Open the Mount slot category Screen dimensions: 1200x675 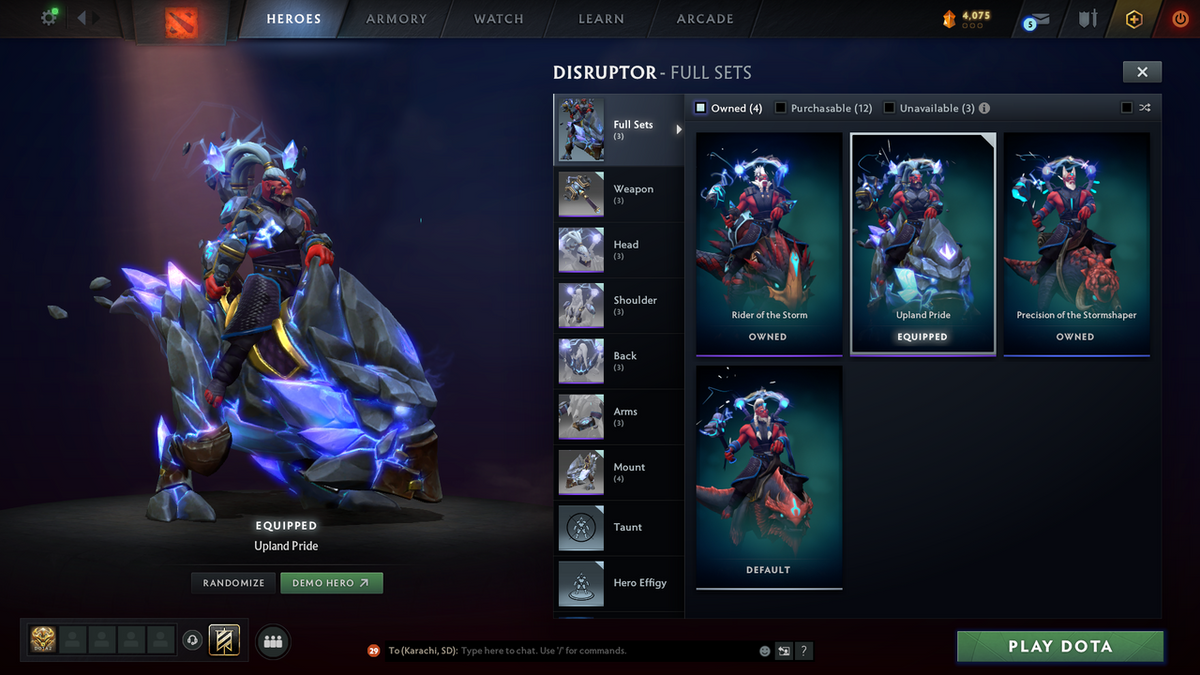tap(618, 472)
